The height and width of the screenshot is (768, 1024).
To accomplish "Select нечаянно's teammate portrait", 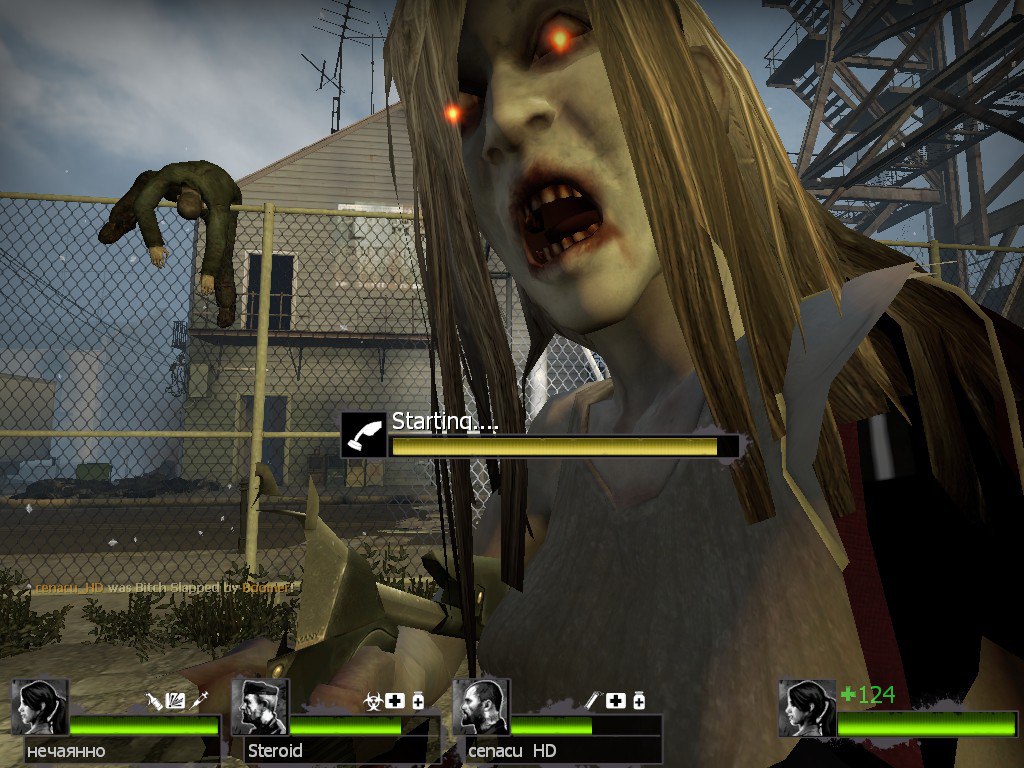I will pyautogui.click(x=40, y=707).
